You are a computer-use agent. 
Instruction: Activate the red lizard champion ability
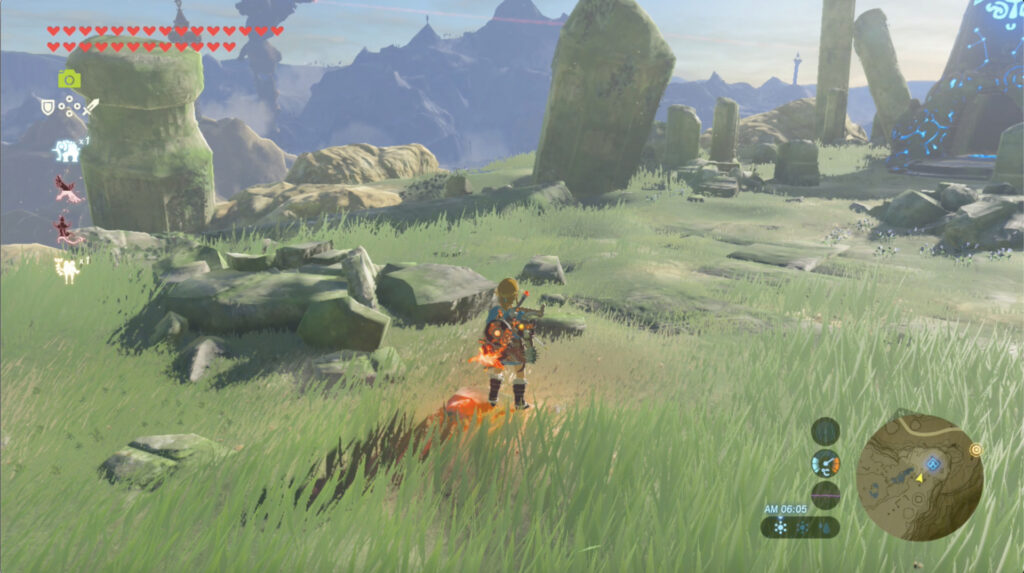[68, 229]
